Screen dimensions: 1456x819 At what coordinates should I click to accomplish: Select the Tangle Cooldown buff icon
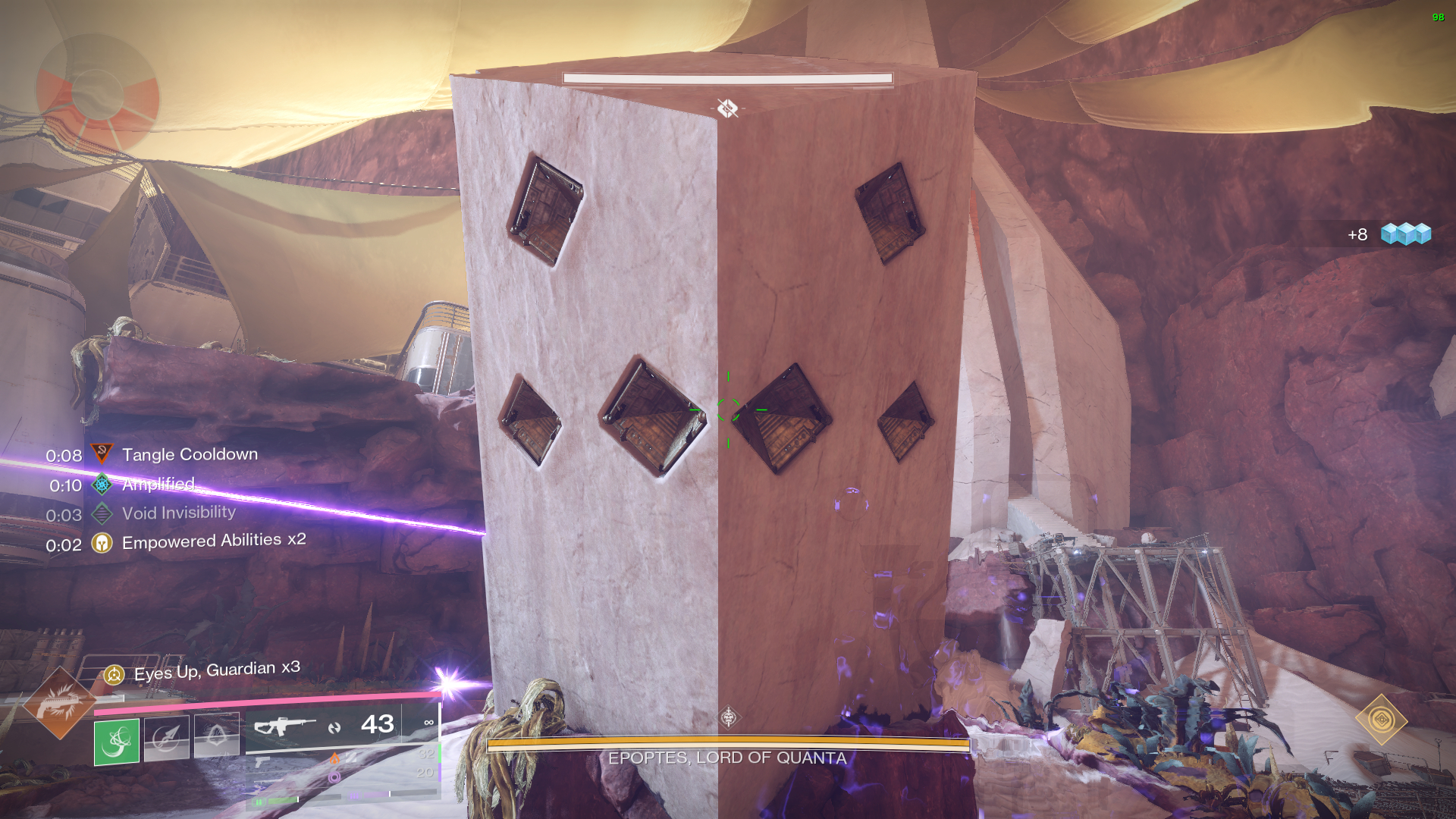click(102, 454)
